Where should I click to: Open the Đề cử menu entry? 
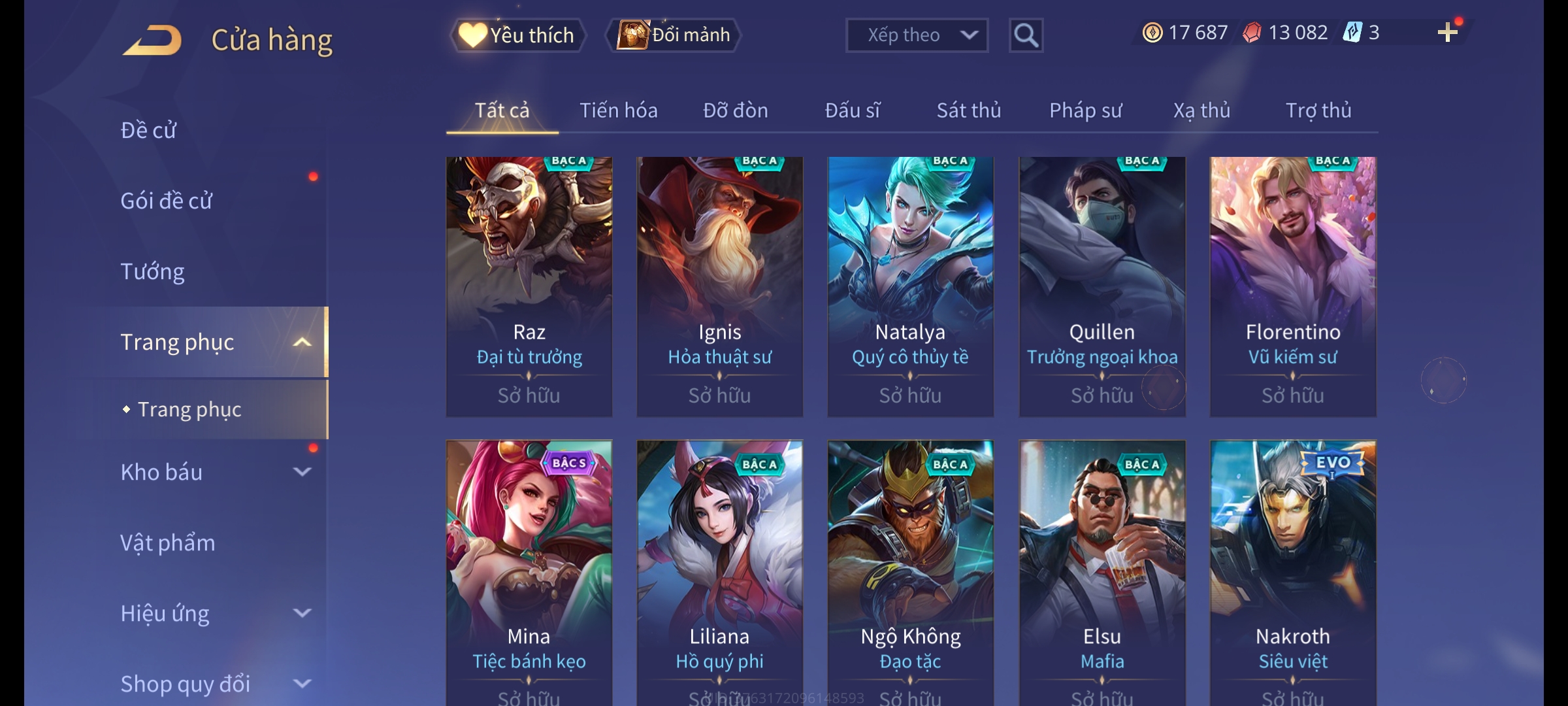148,130
